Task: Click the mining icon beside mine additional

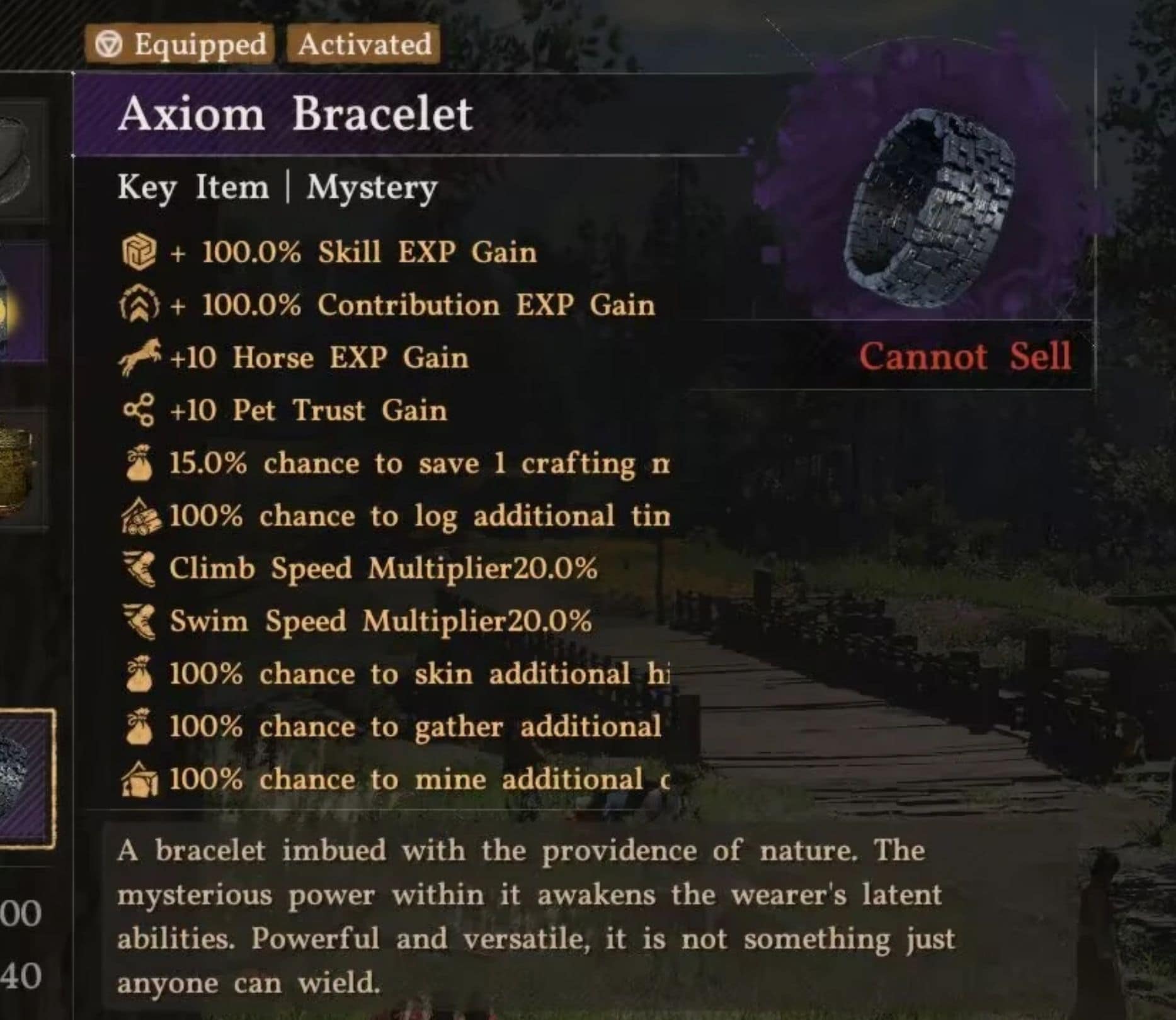Action: [140, 779]
